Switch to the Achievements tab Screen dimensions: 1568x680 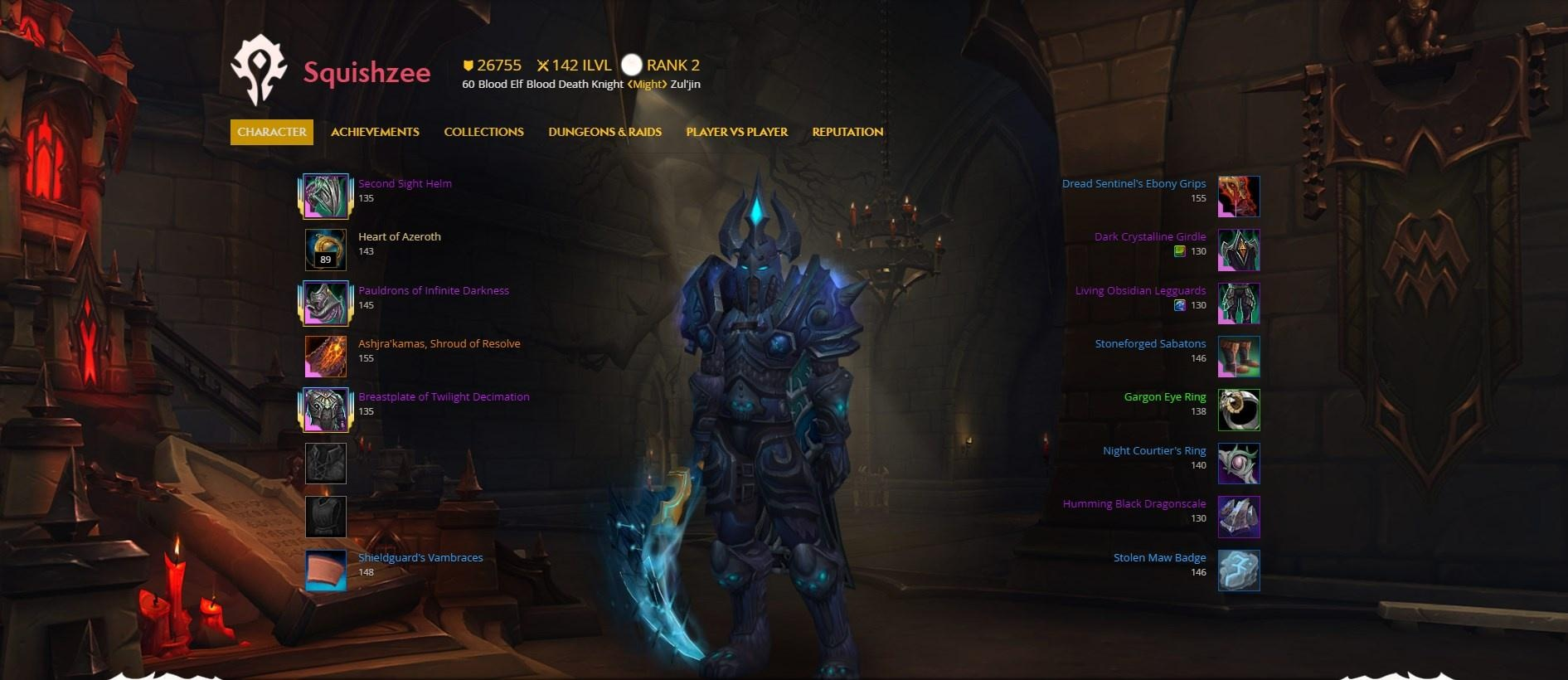point(375,132)
